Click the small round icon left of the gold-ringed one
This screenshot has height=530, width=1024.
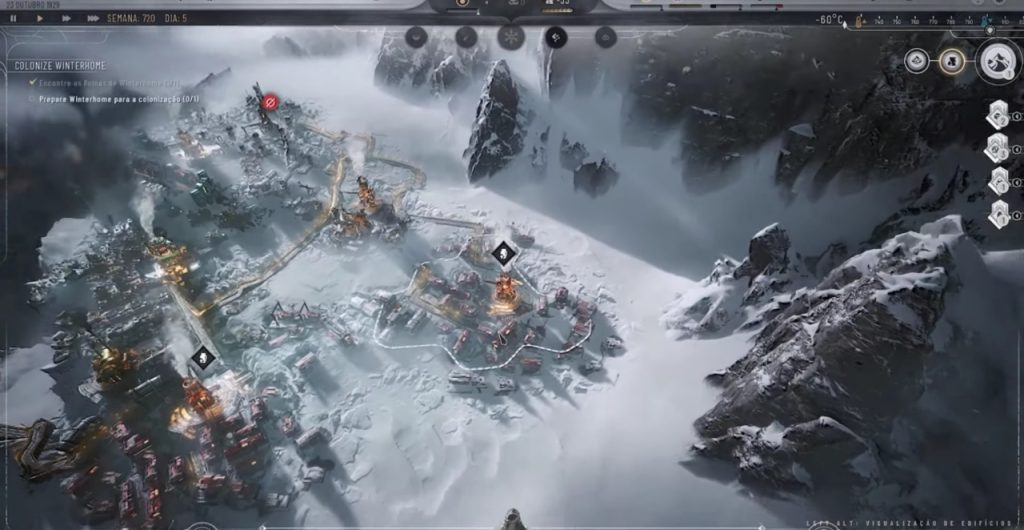[916, 61]
